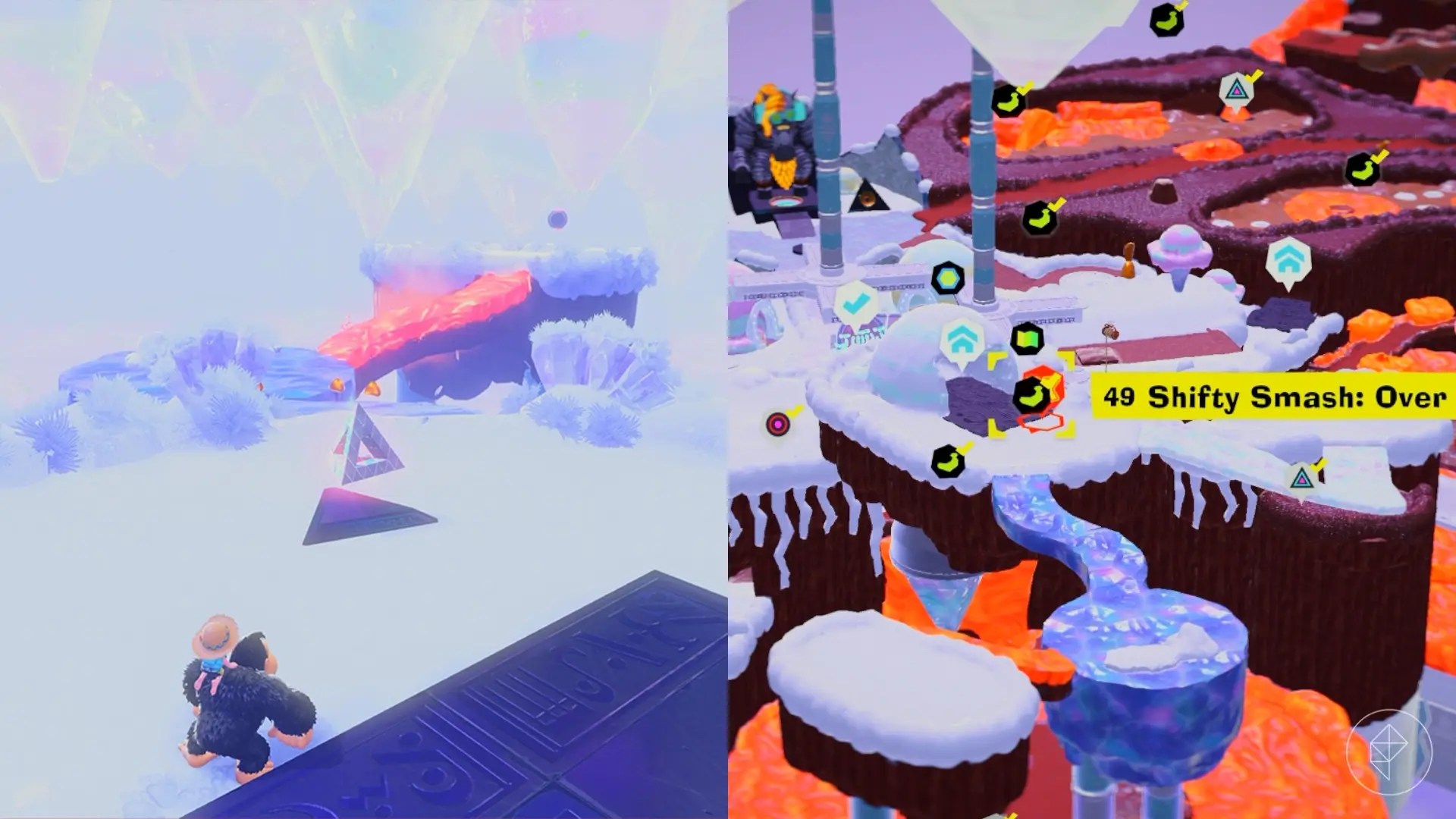The width and height of the screenshot is (1456, 819).
Task: Click the banana marker on the far-right ledge
Action: [1364, 170]
